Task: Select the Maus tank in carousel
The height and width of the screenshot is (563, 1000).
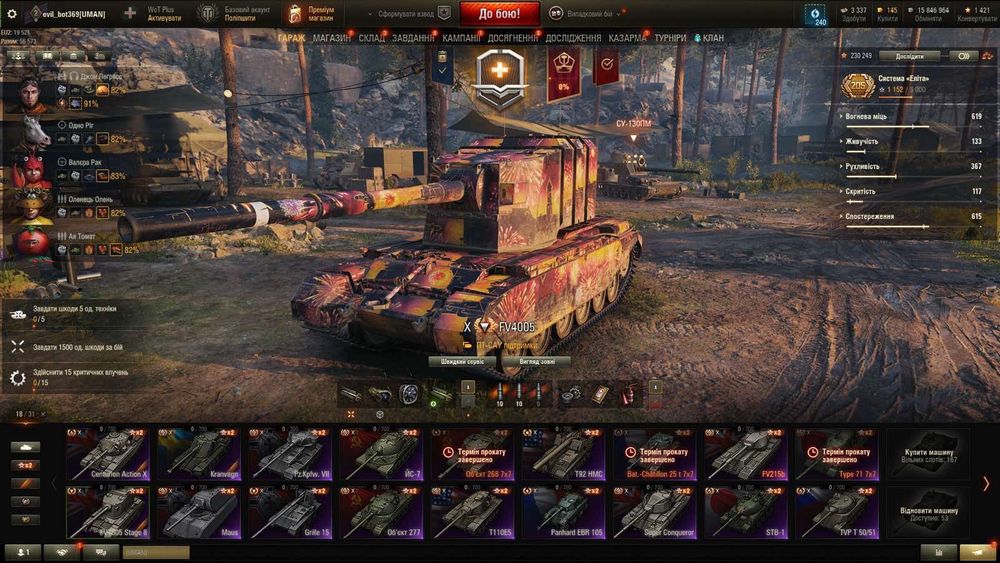Action: click(x=200, y=512)
